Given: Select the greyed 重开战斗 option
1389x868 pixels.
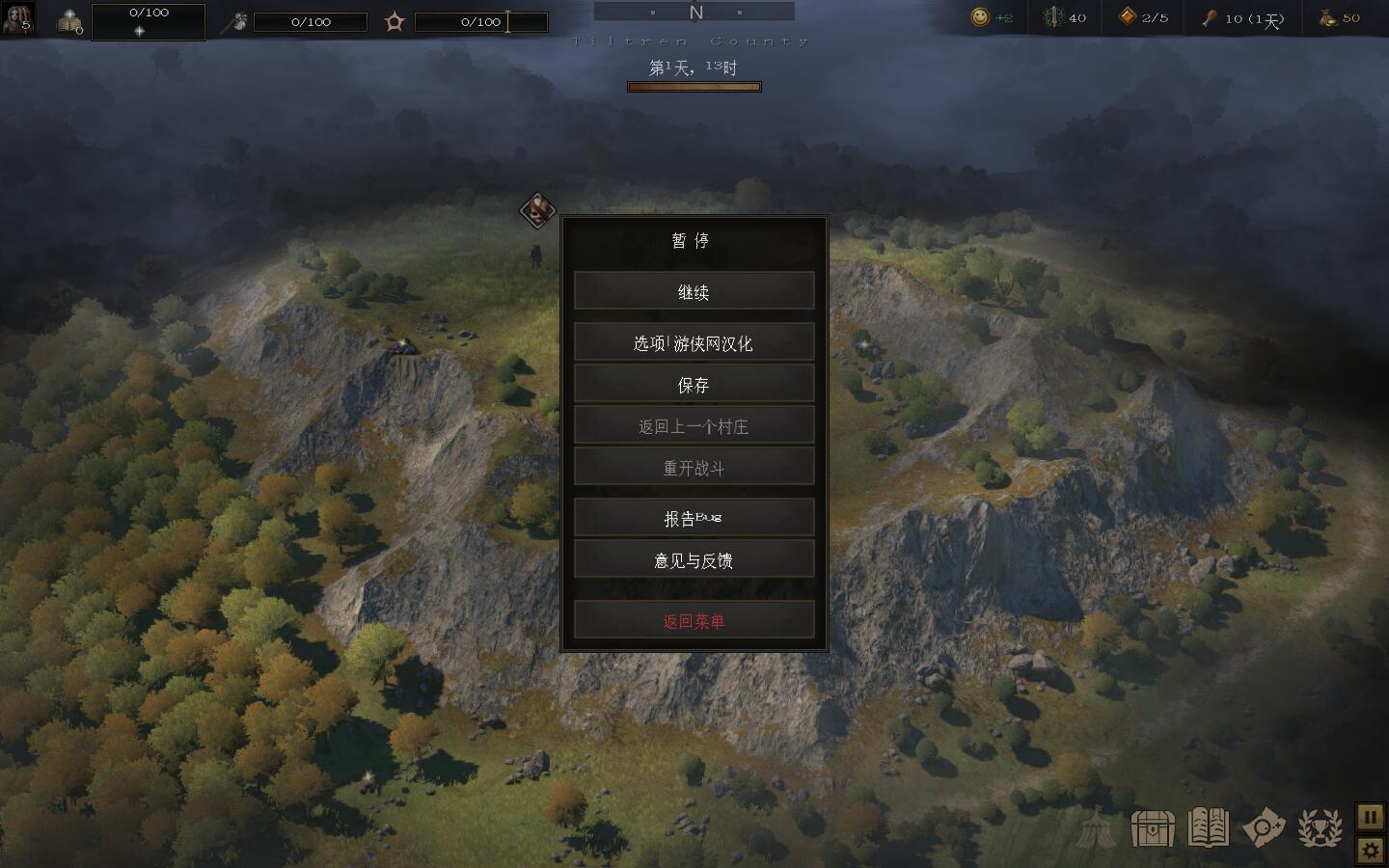Looking at the screenshot, I should [x=694, y=467].
